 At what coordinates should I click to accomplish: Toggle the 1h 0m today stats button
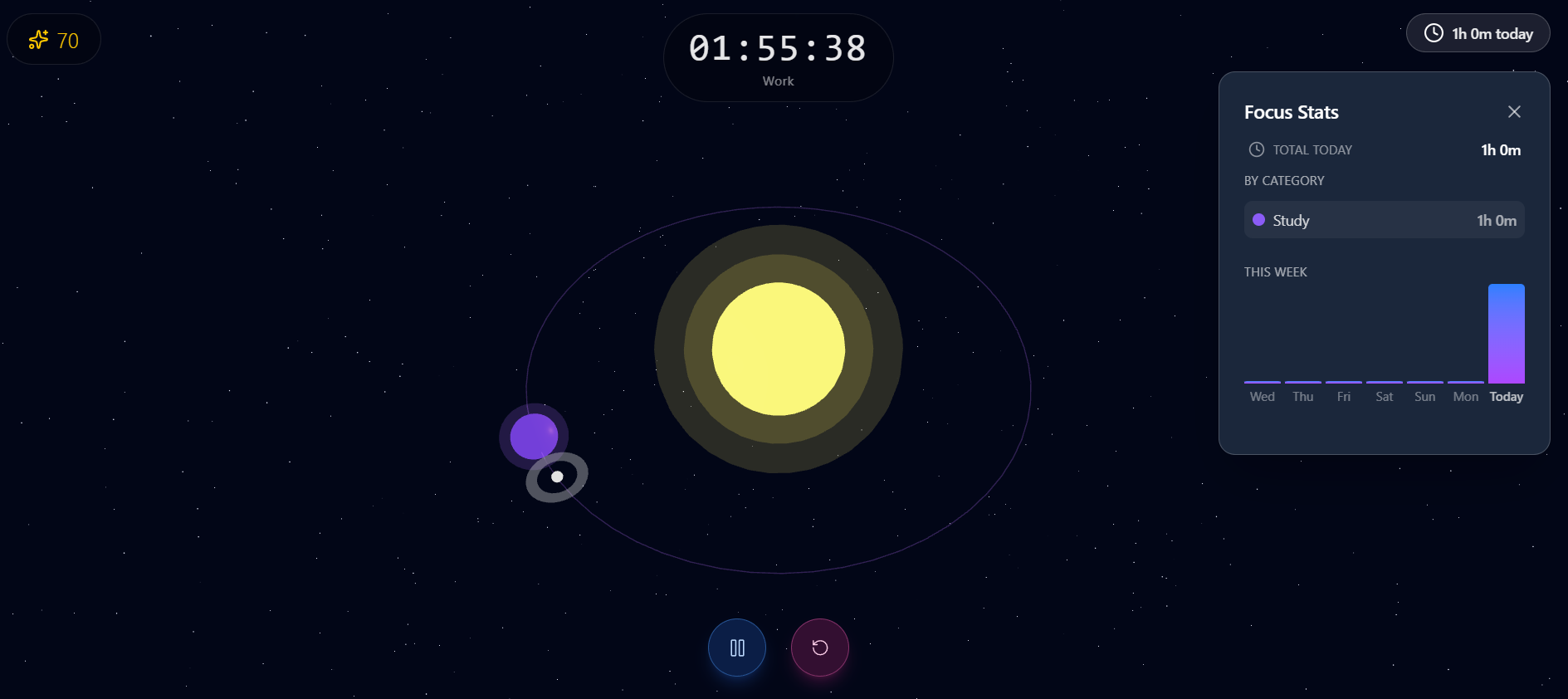pos(1478,34)
